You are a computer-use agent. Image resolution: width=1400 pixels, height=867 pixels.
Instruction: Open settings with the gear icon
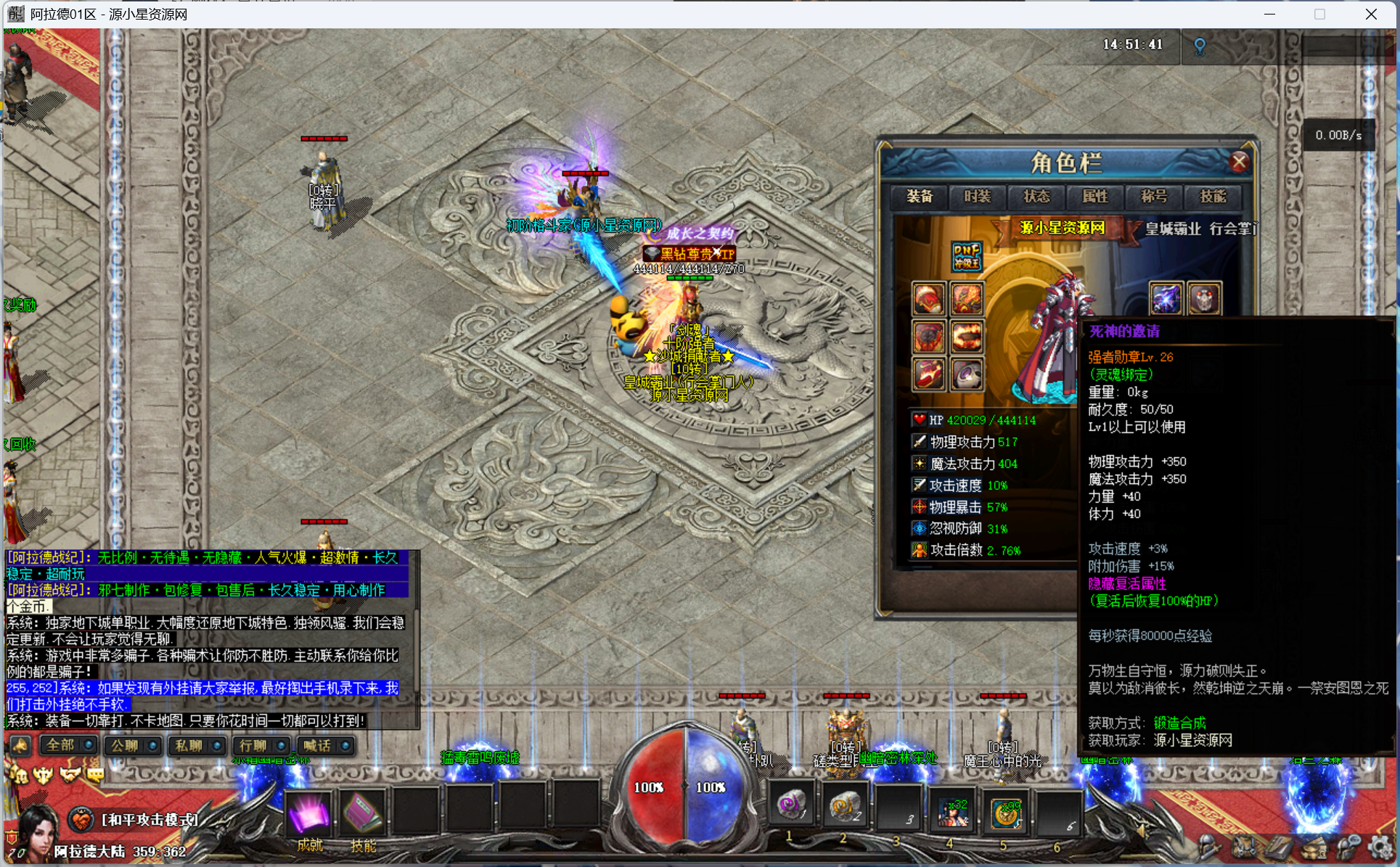(1379, 847)
